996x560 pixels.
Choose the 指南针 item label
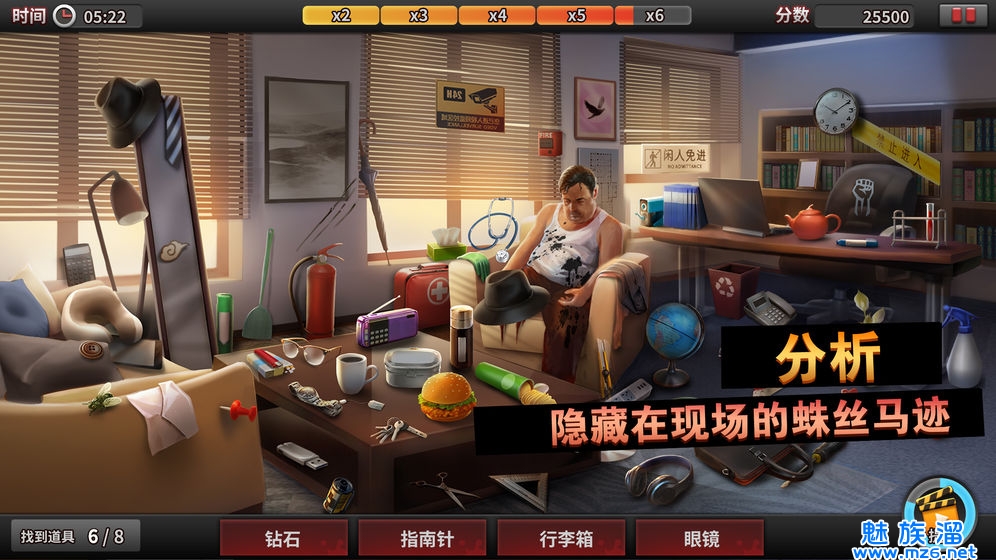pyautogui.click(x=422, y=538)
